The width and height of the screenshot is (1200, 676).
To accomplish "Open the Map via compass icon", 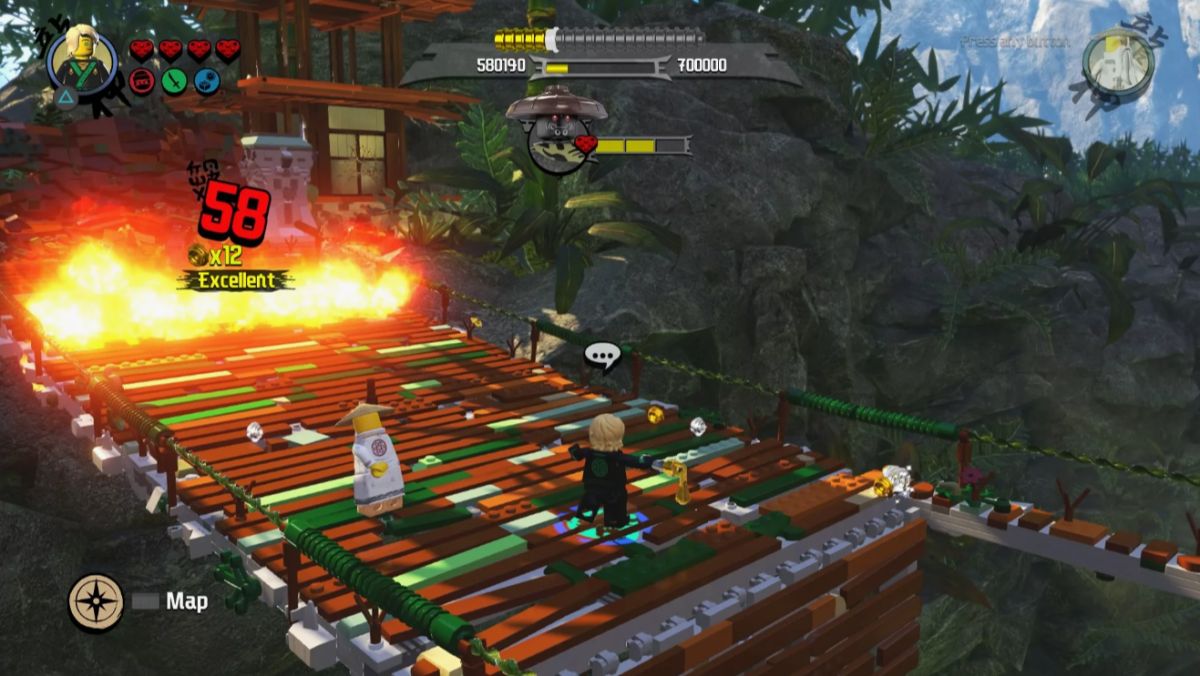I will coord(96,602).
